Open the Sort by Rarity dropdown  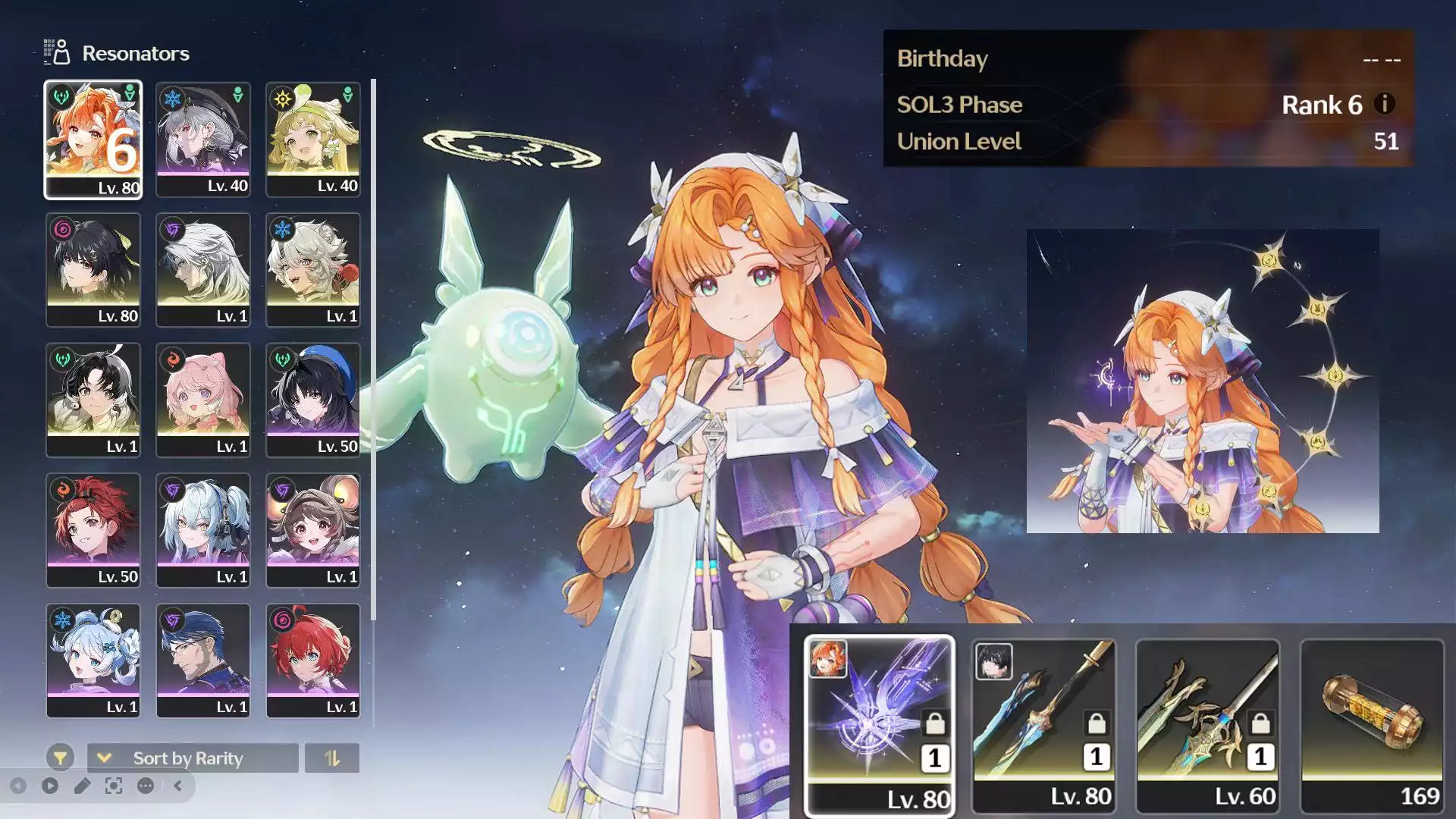coord(193,758)
